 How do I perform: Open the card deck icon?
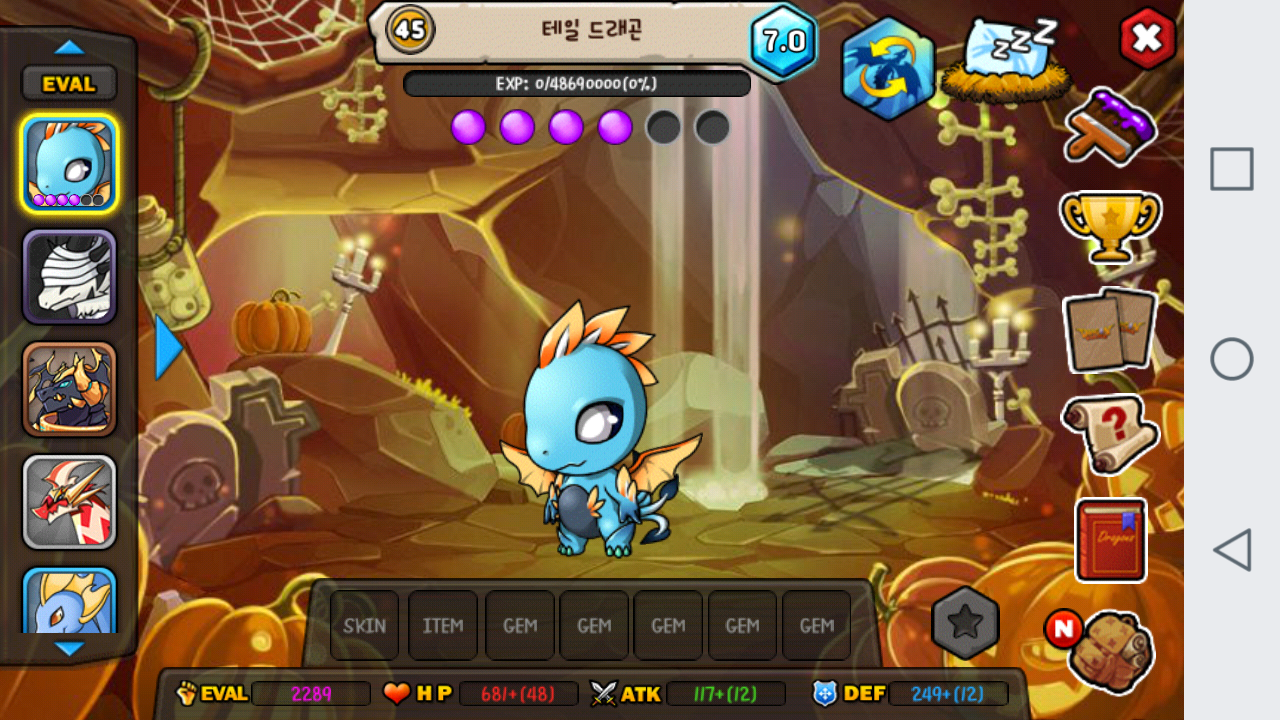click(x=1110, y=330)
